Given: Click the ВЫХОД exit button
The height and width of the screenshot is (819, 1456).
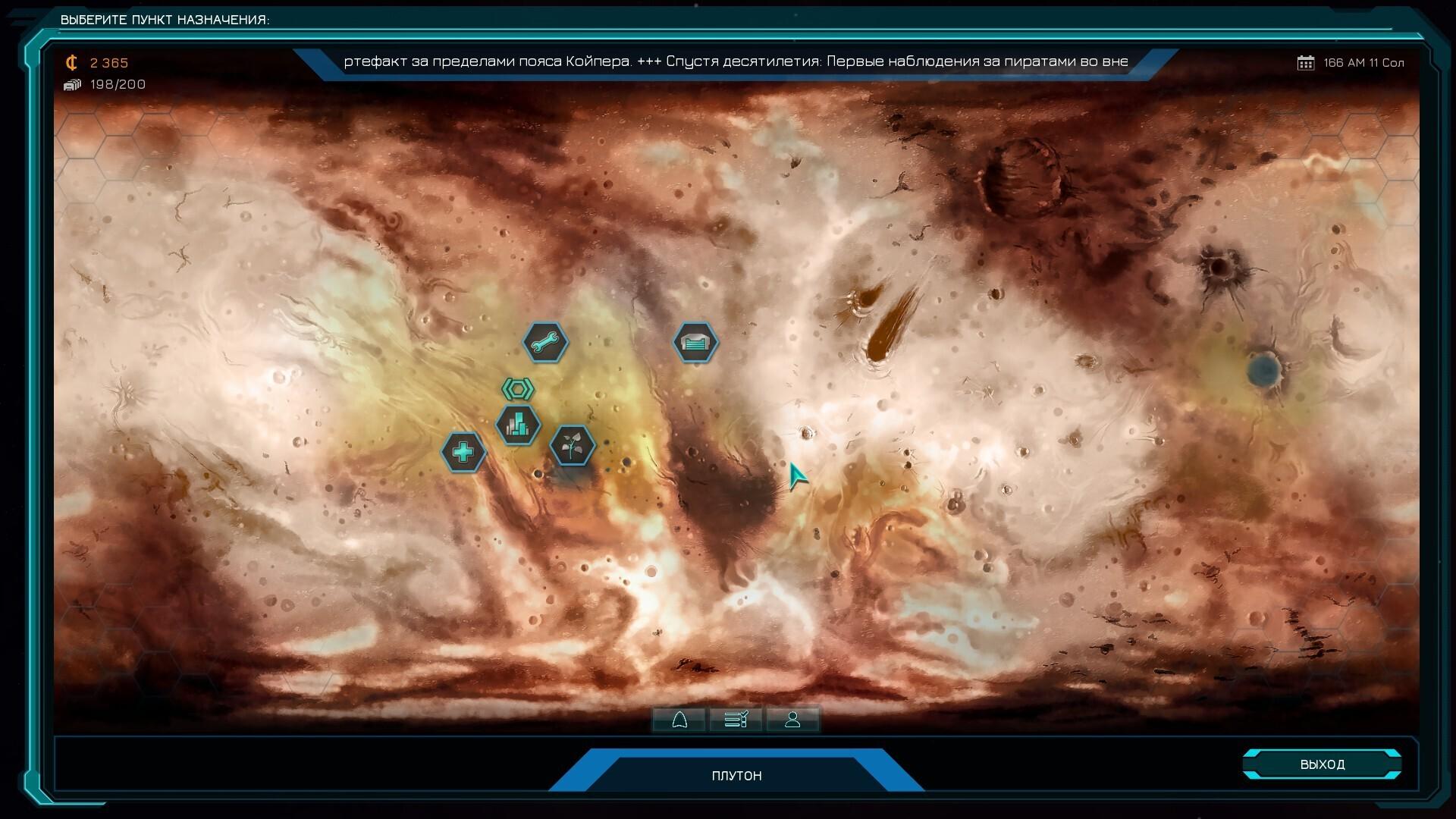Looking at the screenshot, I should [x=1322, y=764].
